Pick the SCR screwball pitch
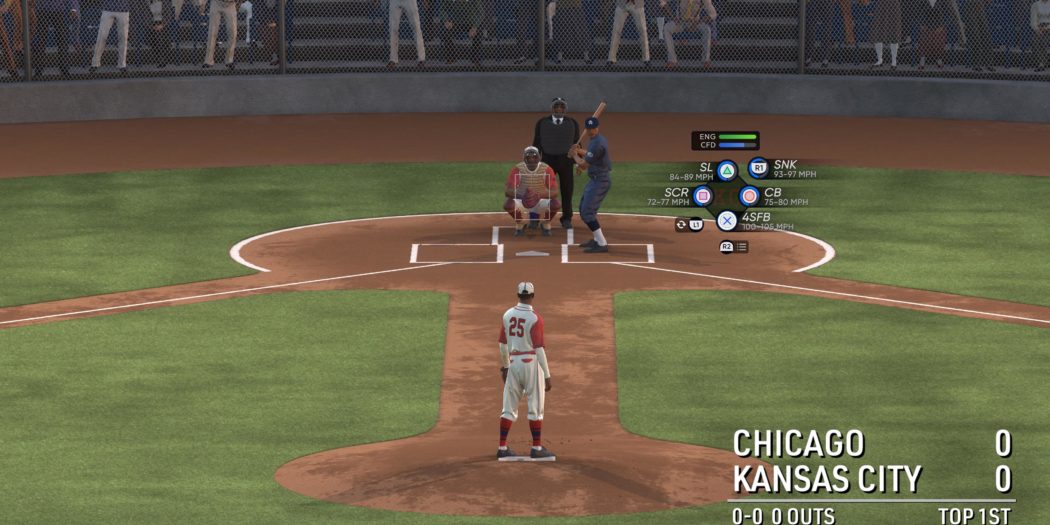Viewport: 1050px width, 525px height. pyautogui.click(x=703, y=196)
